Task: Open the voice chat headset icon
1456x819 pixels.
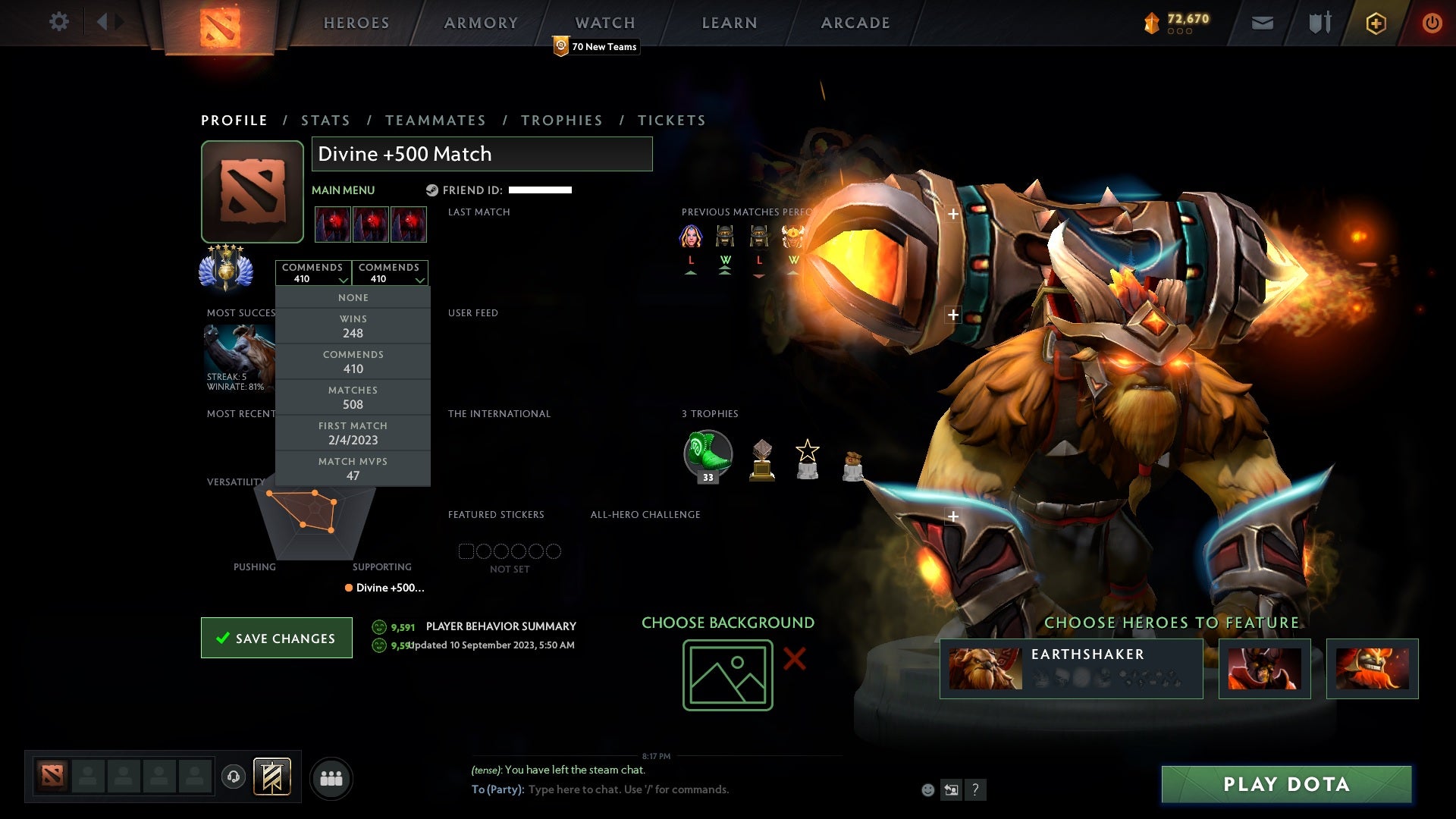Action: pos(233,777)
